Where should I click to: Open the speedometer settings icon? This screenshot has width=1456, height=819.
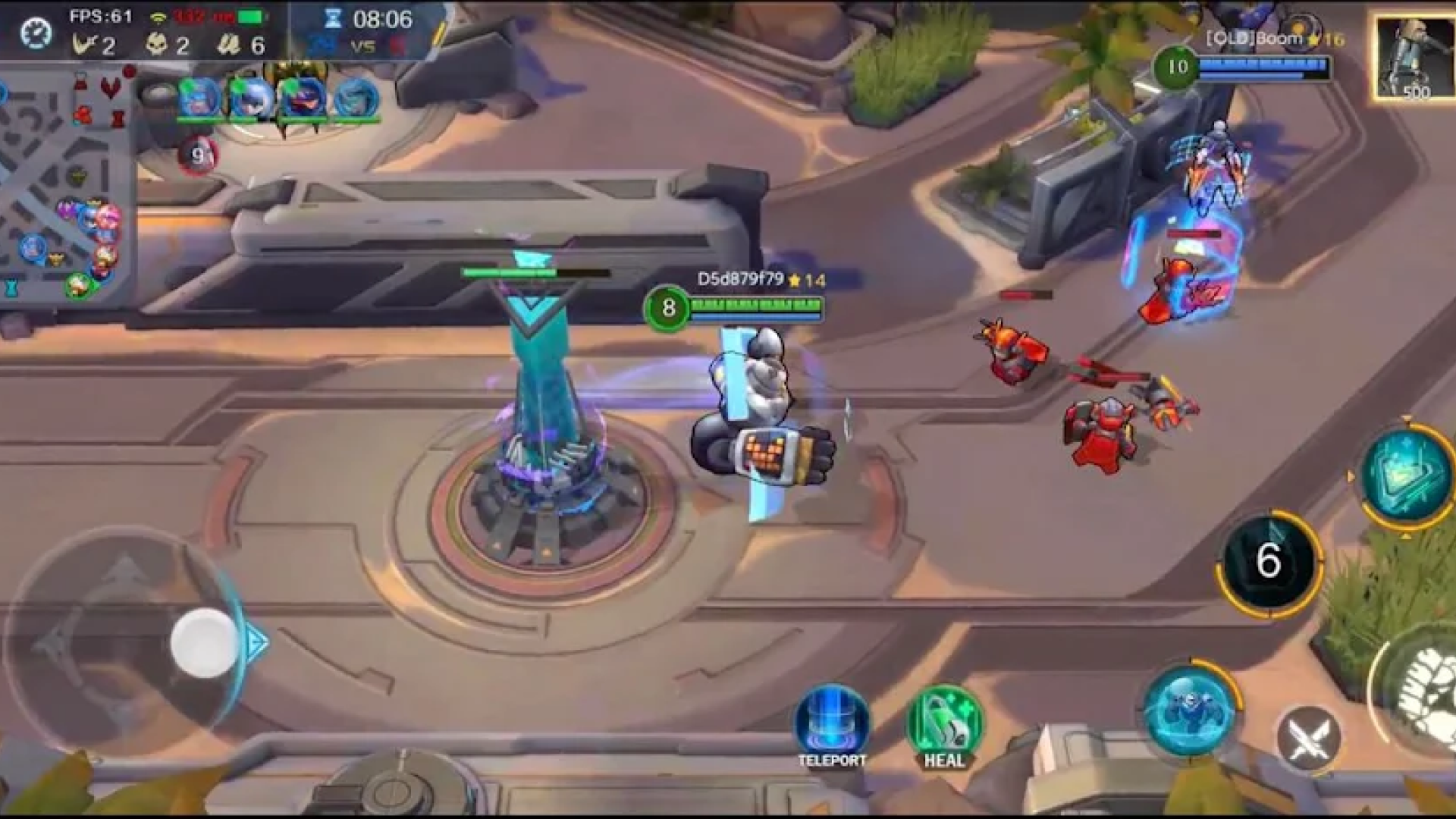click(36, 33)
